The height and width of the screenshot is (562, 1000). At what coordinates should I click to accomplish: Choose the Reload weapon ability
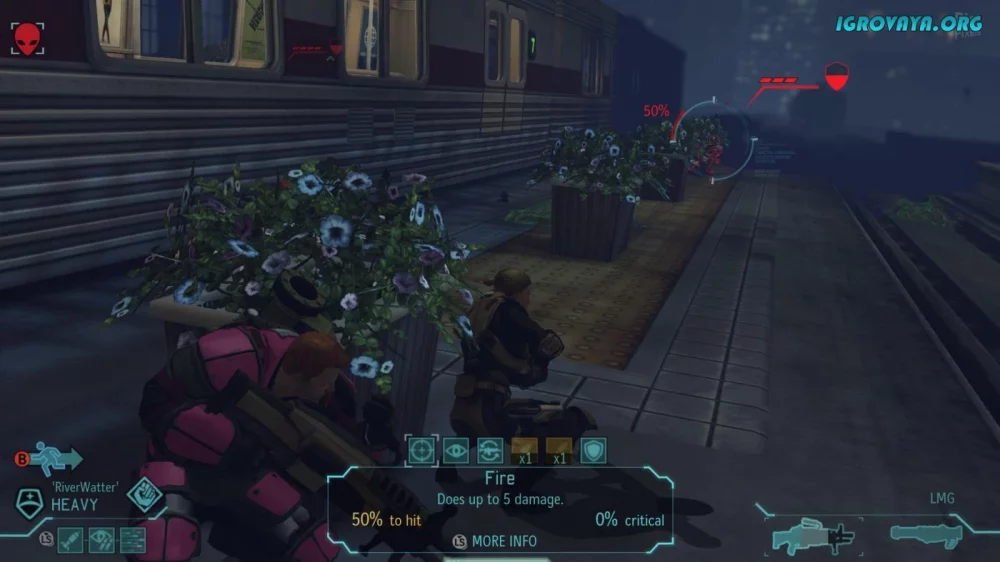tap(489, 450)
